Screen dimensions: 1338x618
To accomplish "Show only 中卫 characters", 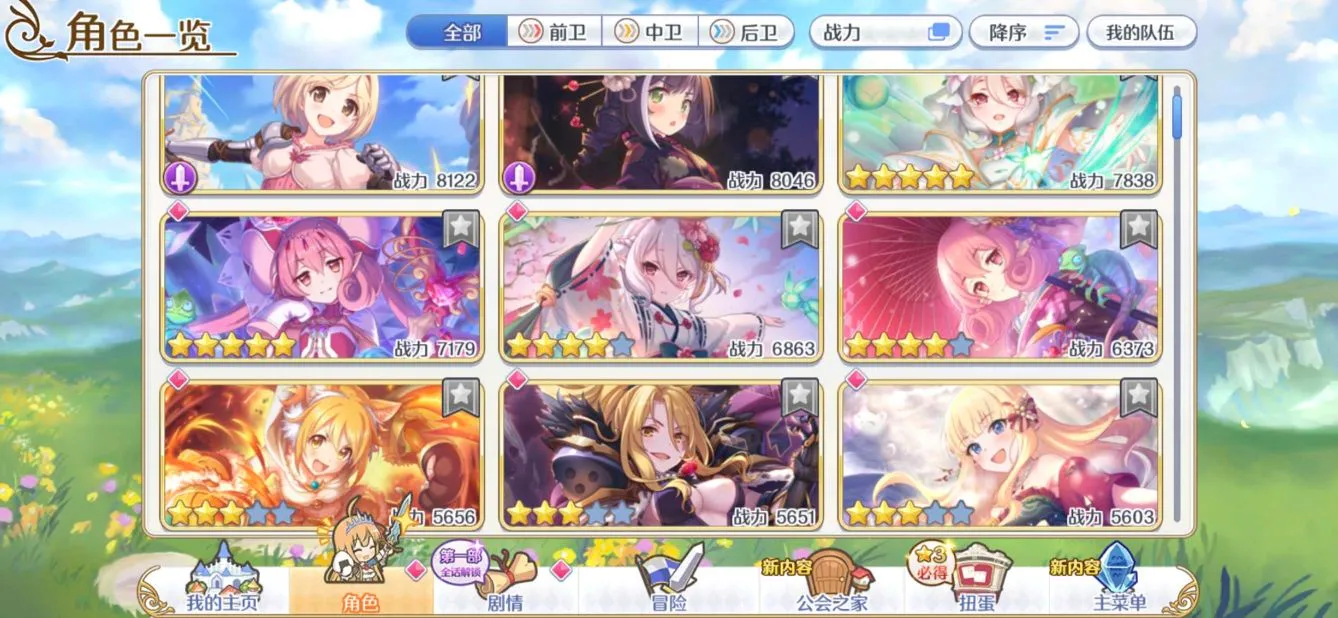I will 650,32.
